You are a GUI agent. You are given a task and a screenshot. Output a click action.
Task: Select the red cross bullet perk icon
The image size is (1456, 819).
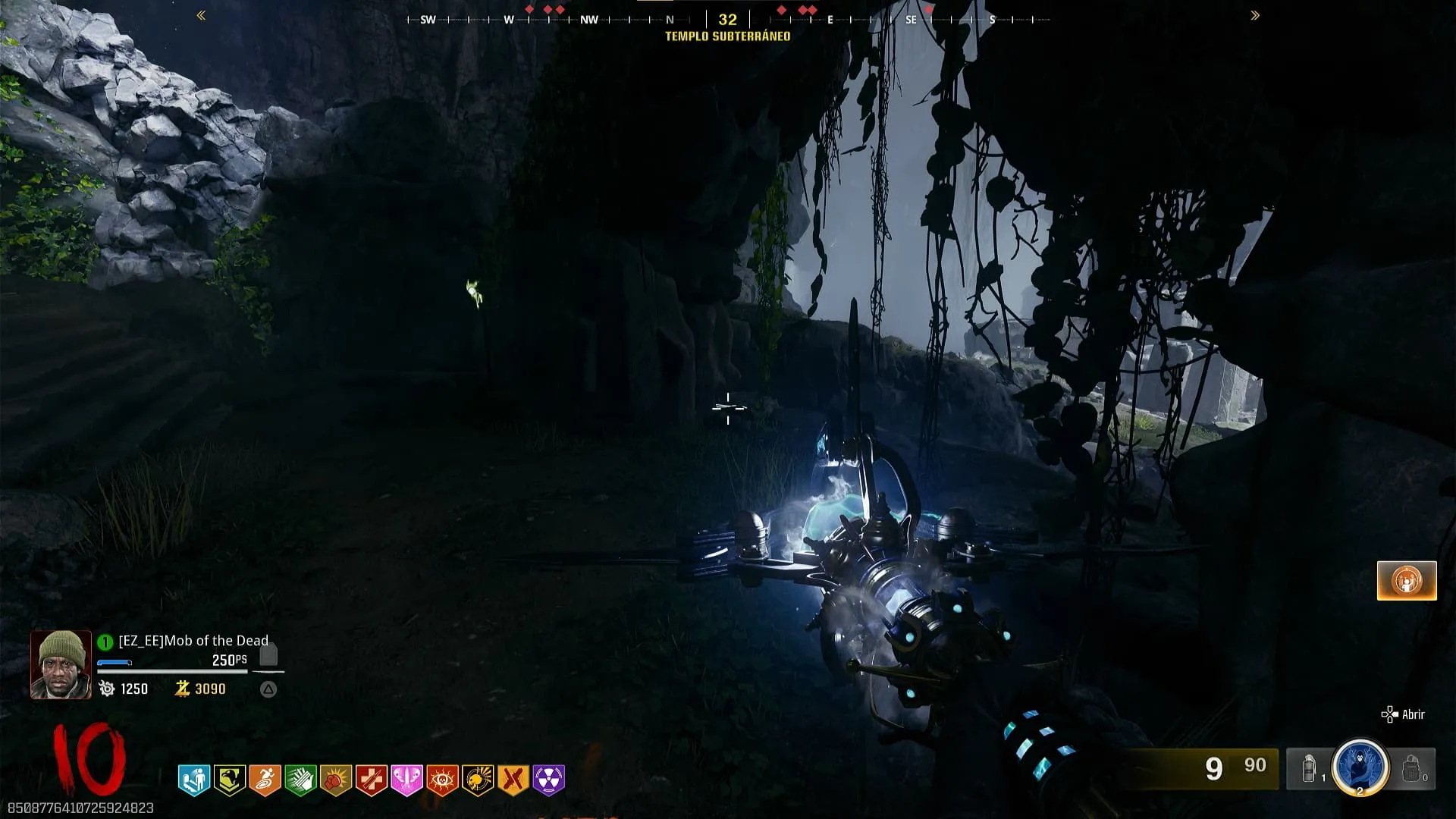pyautogui.click(x=372, y=780)
